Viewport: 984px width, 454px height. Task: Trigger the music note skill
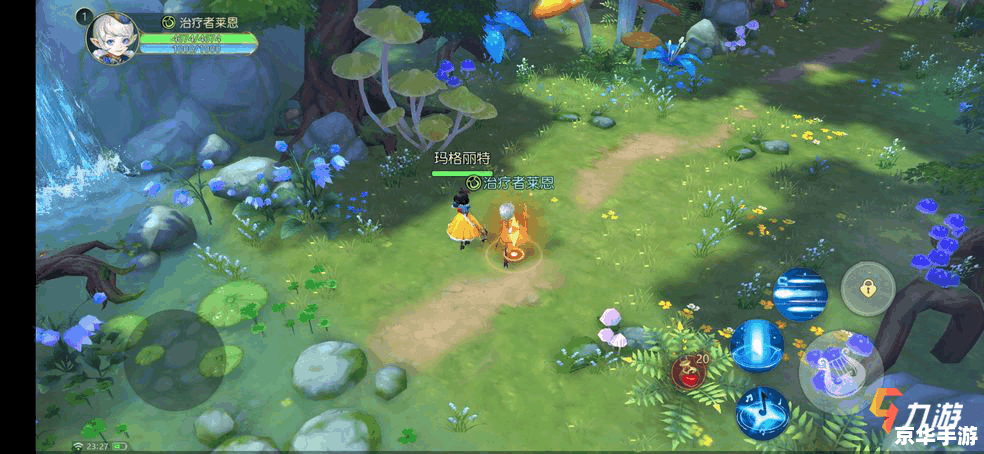tap(762, 412)
